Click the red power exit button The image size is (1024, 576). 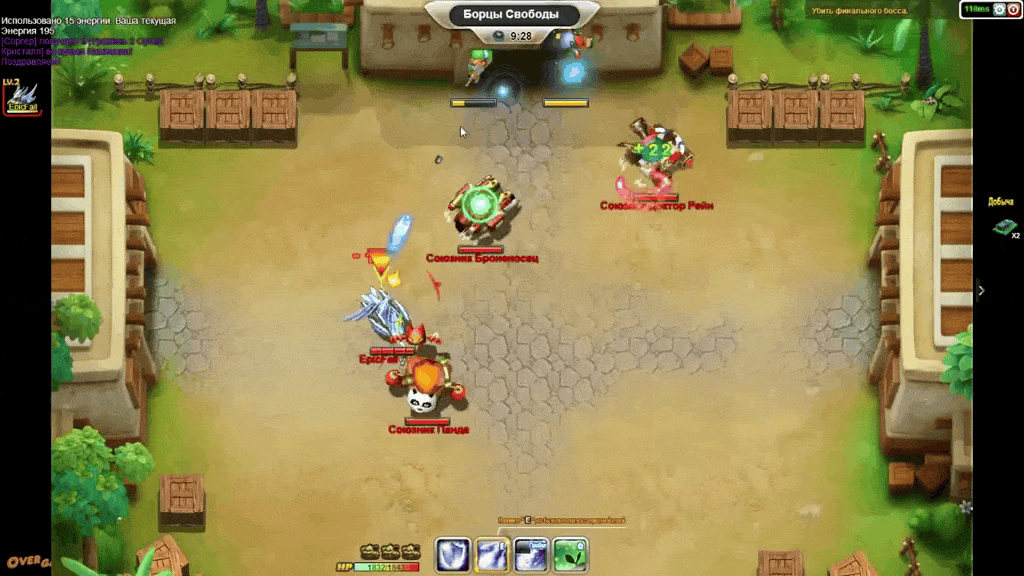[x=1013, y=9]
